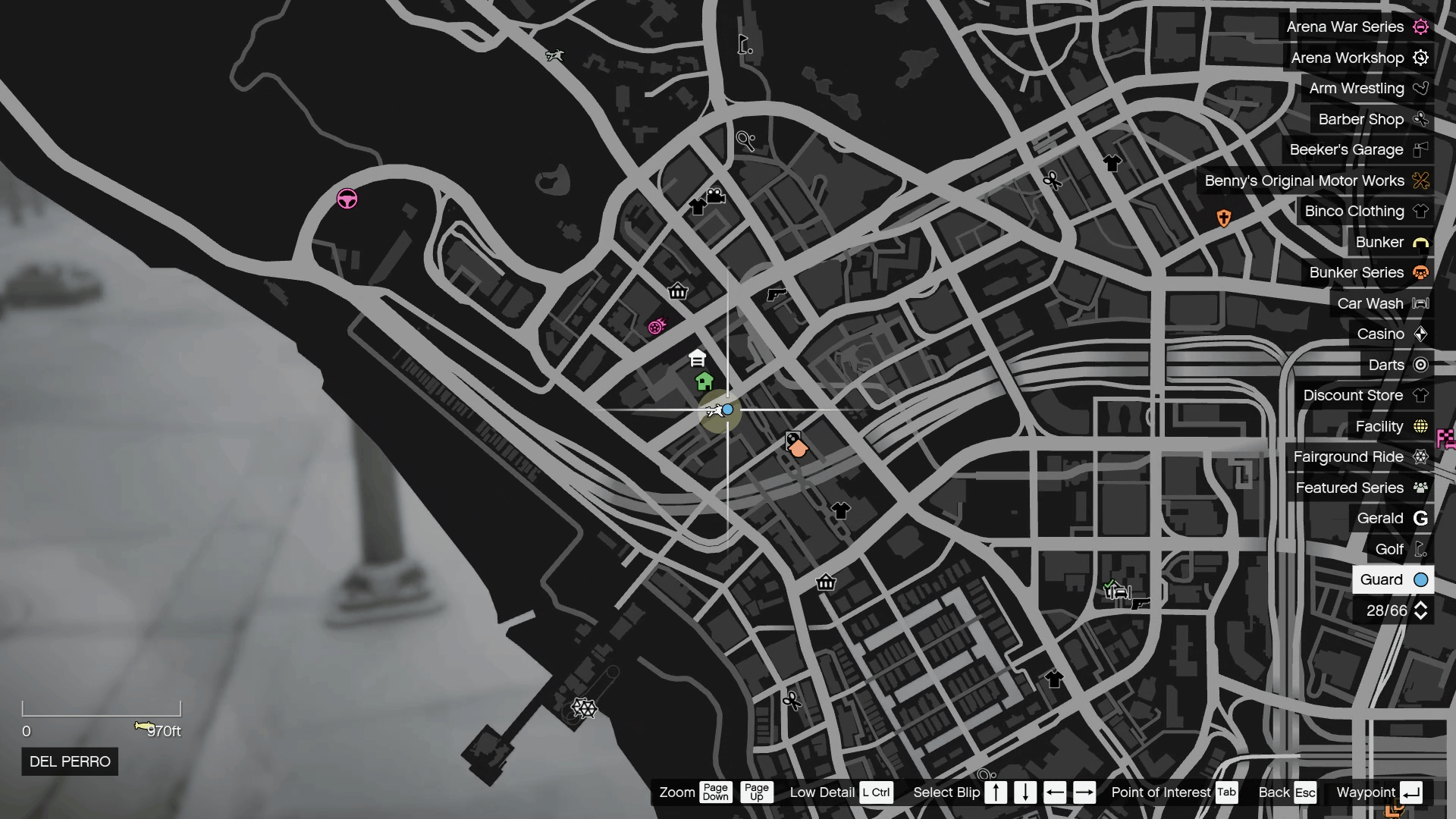Viewport: 1456px width, 819px height.
Task: Click the Arena Workshop gear icon in the legend
Action: click(1421, 58)
